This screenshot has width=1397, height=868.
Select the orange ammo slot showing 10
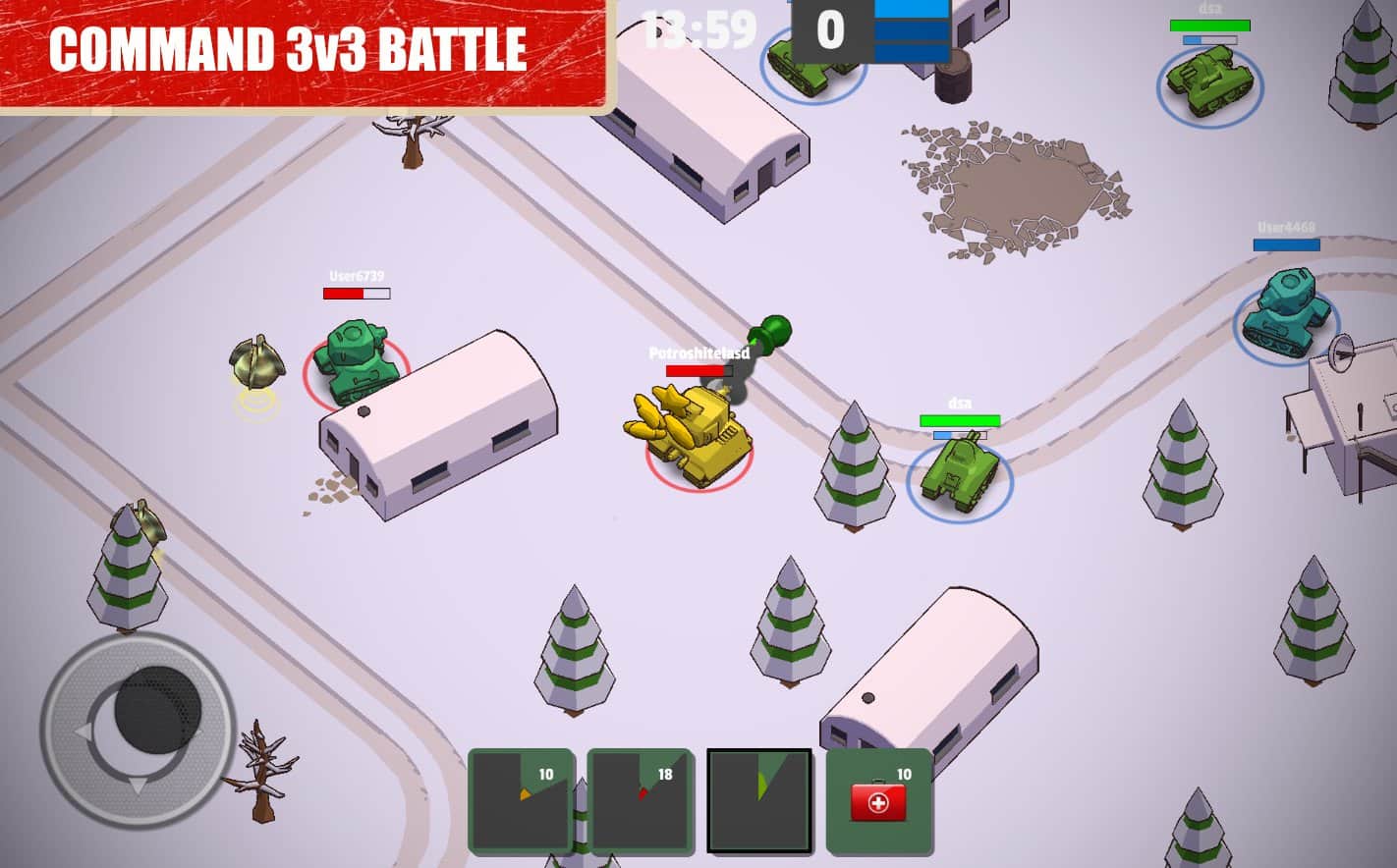(521, 800)
